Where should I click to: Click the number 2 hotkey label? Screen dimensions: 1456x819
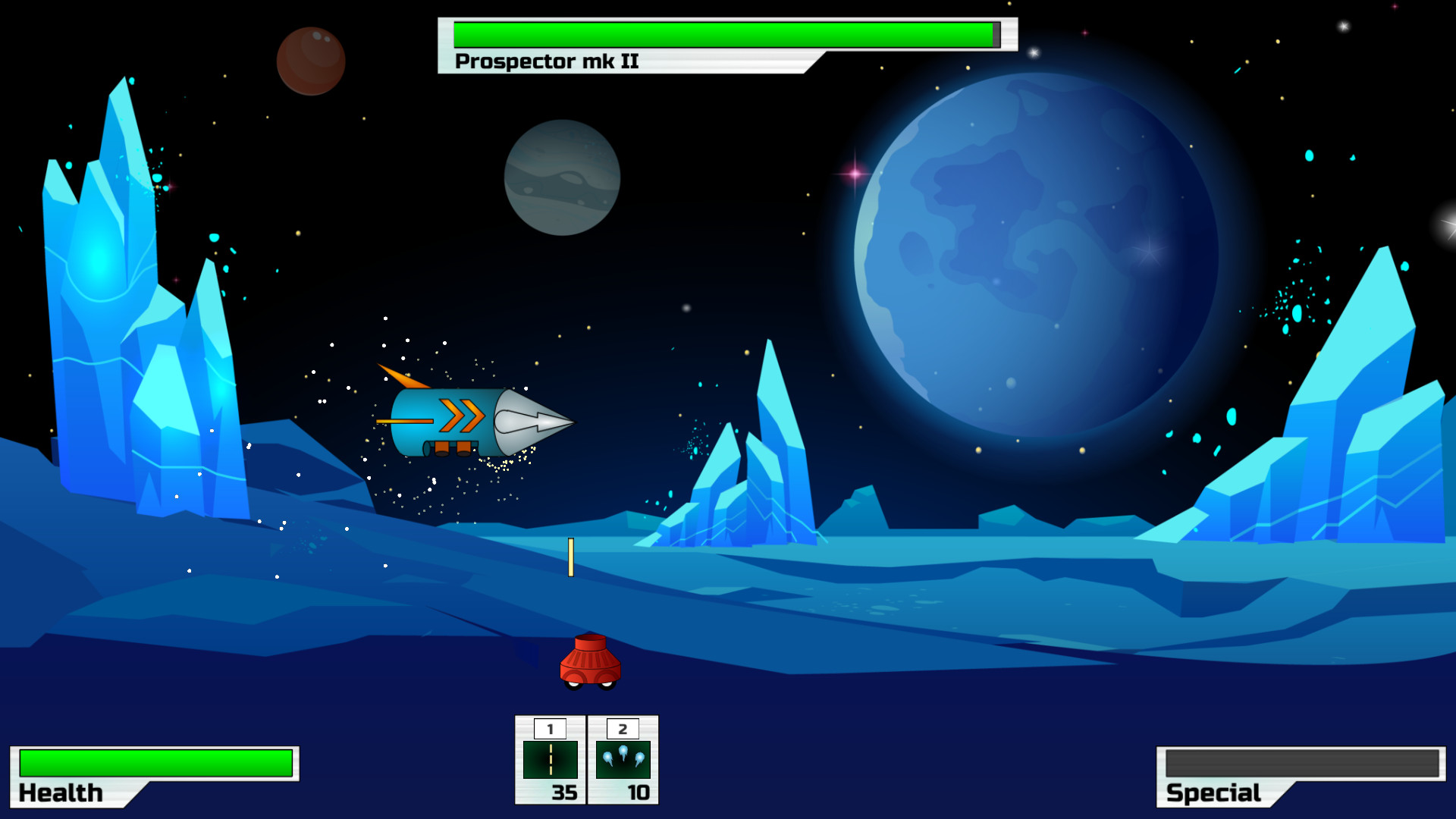(622, 729)
